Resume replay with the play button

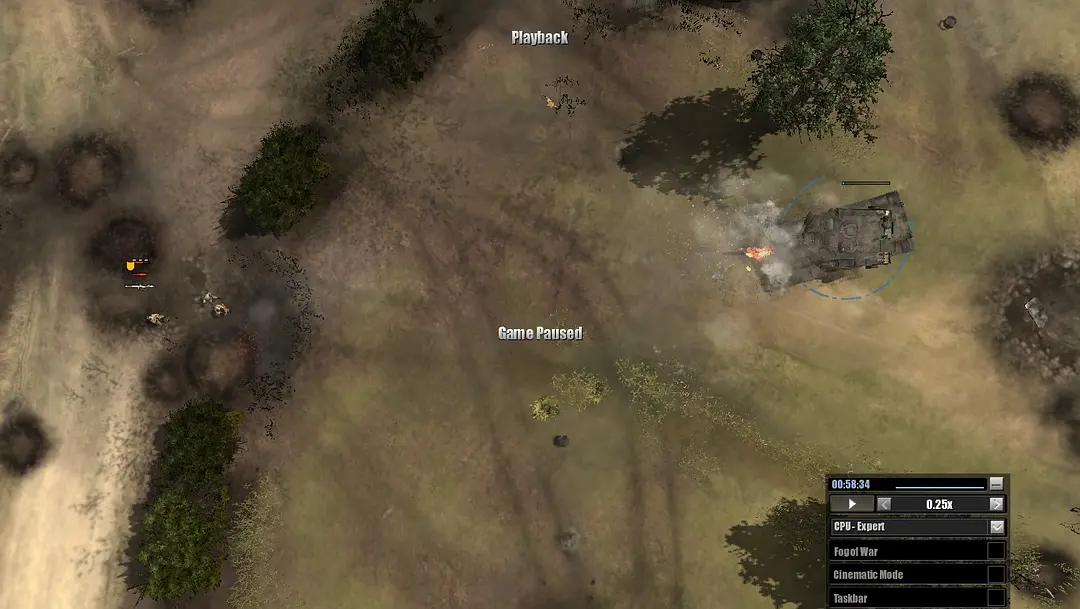pyautogui.click(x=852, y=504)
